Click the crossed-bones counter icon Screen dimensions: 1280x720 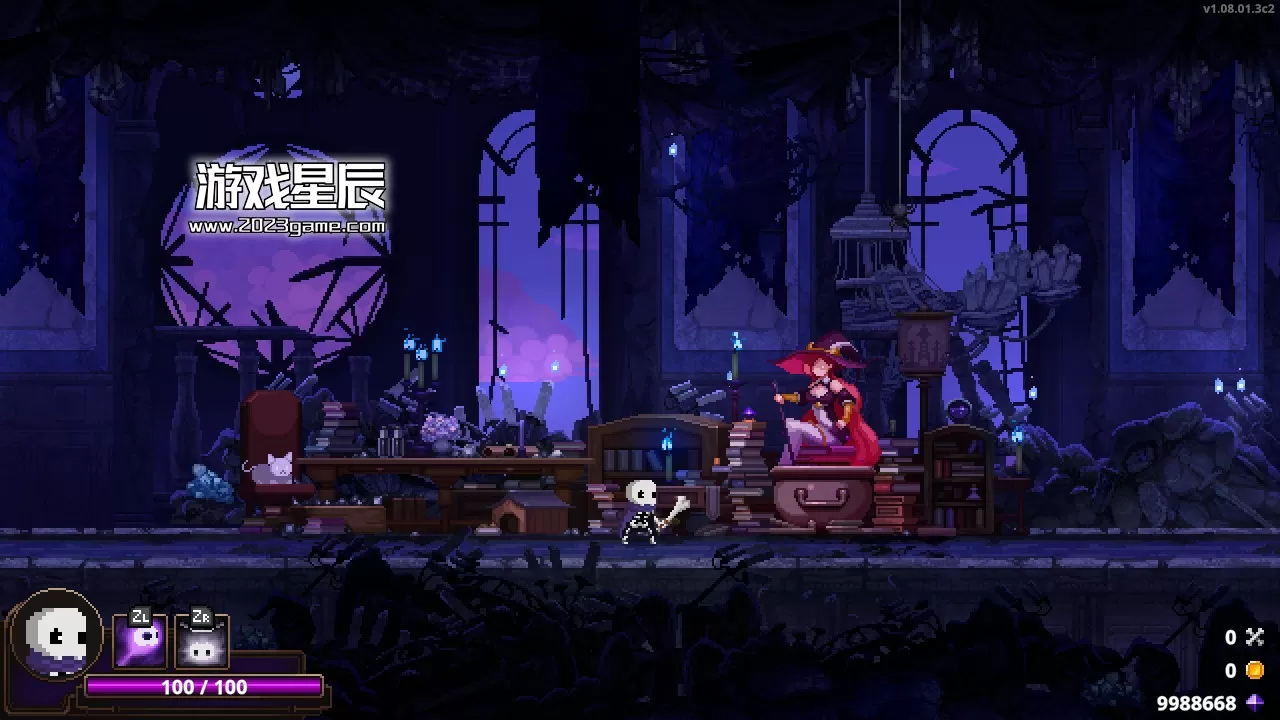1255,636
